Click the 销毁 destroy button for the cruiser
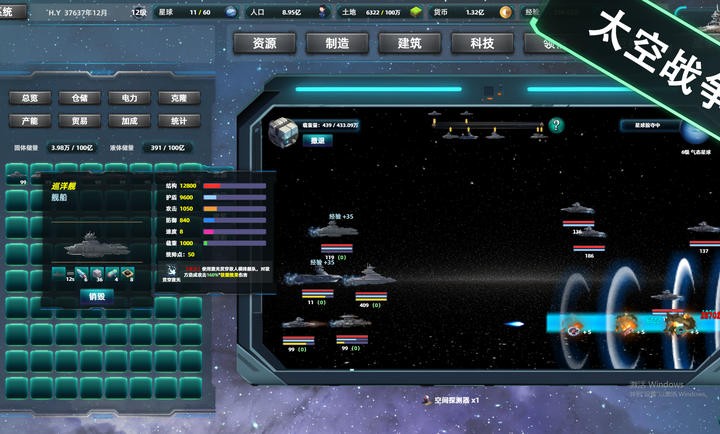 point(96,296)
